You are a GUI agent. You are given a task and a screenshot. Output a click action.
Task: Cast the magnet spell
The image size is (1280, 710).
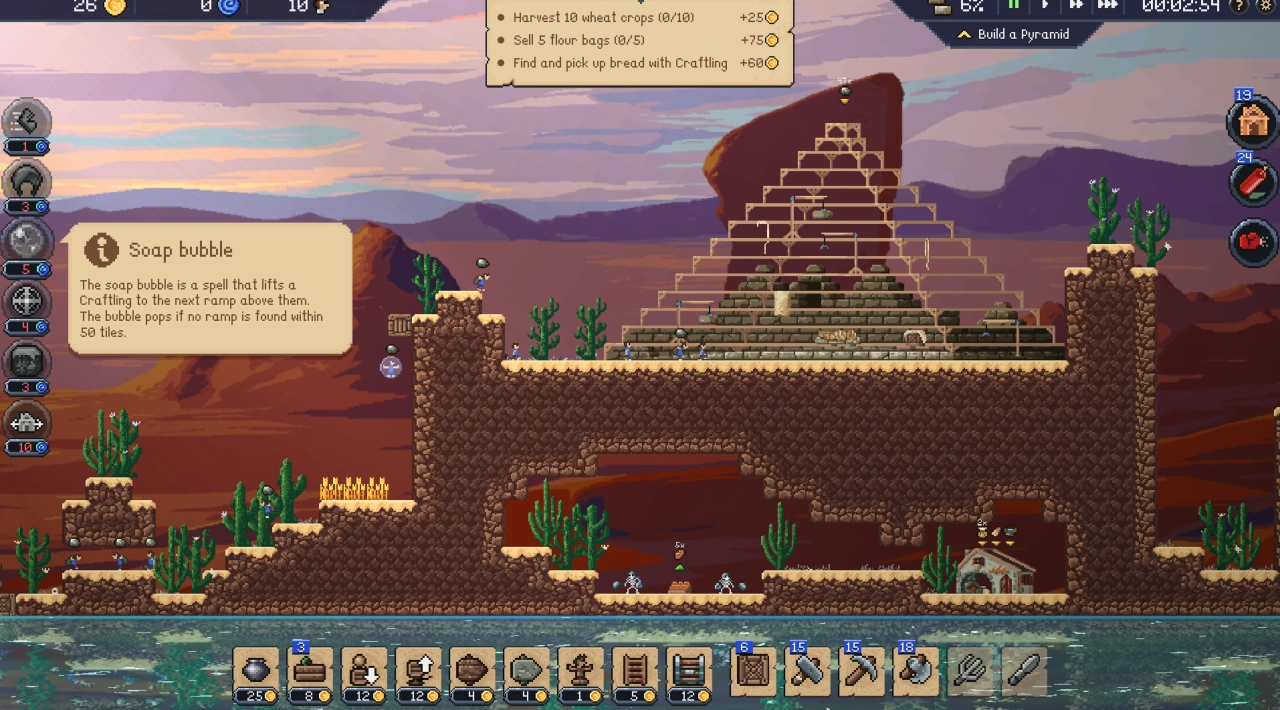tap(27, 181)
